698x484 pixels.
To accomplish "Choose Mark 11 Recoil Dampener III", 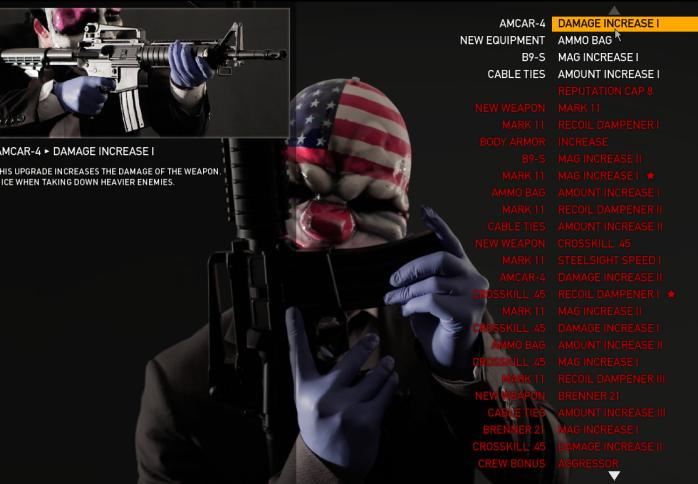I will [610, 379].
